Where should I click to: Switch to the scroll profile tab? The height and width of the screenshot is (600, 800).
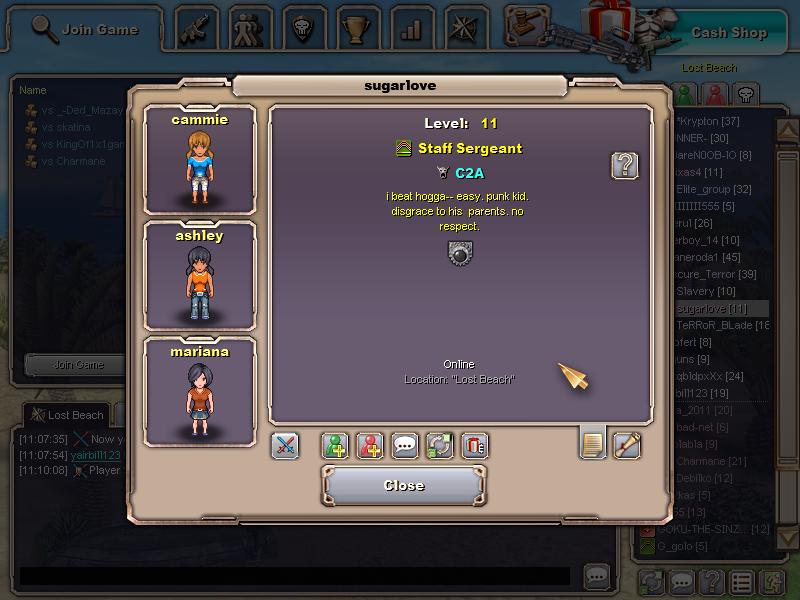tap(627, 444)
